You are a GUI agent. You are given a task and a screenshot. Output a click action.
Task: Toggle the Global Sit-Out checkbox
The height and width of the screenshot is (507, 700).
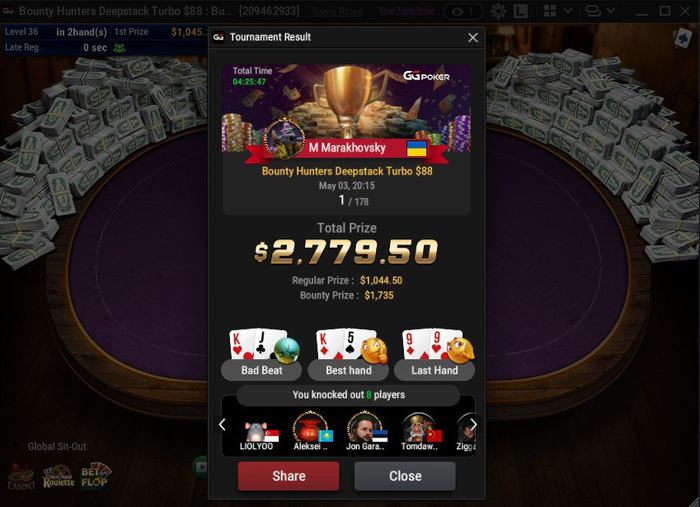[18, 447]
